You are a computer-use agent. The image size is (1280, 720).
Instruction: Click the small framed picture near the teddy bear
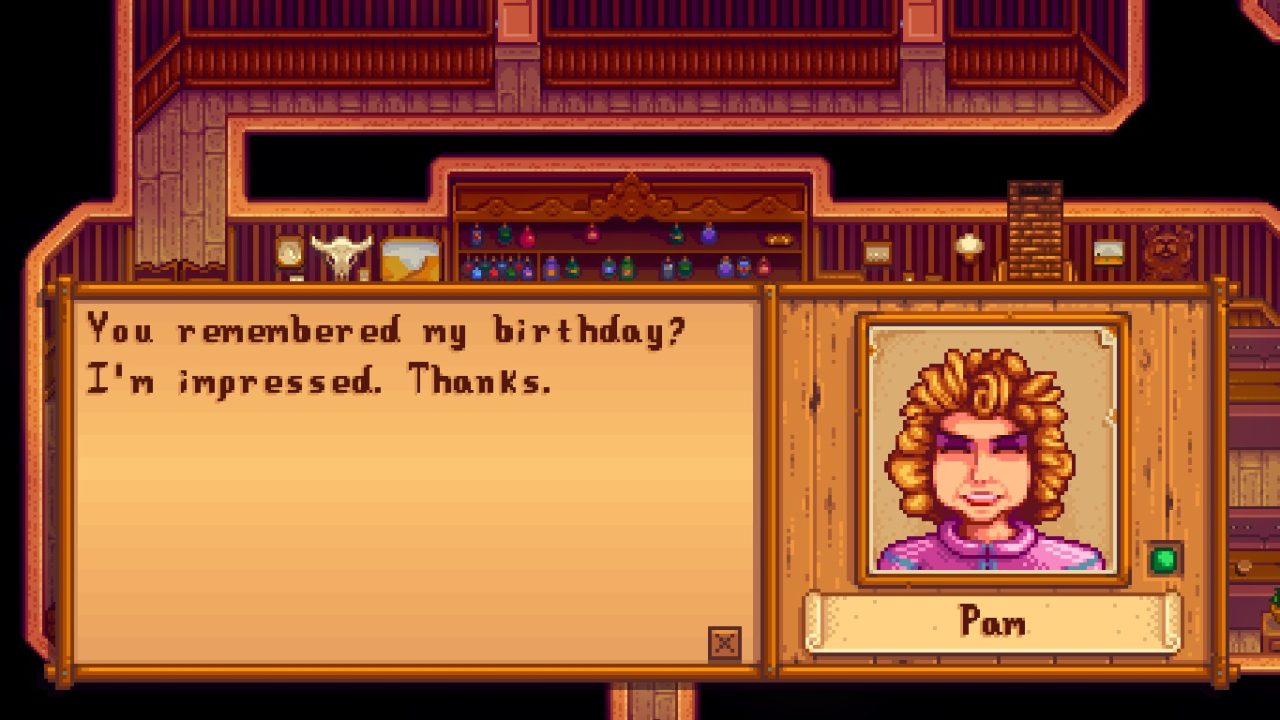(x=1108, y=250)
